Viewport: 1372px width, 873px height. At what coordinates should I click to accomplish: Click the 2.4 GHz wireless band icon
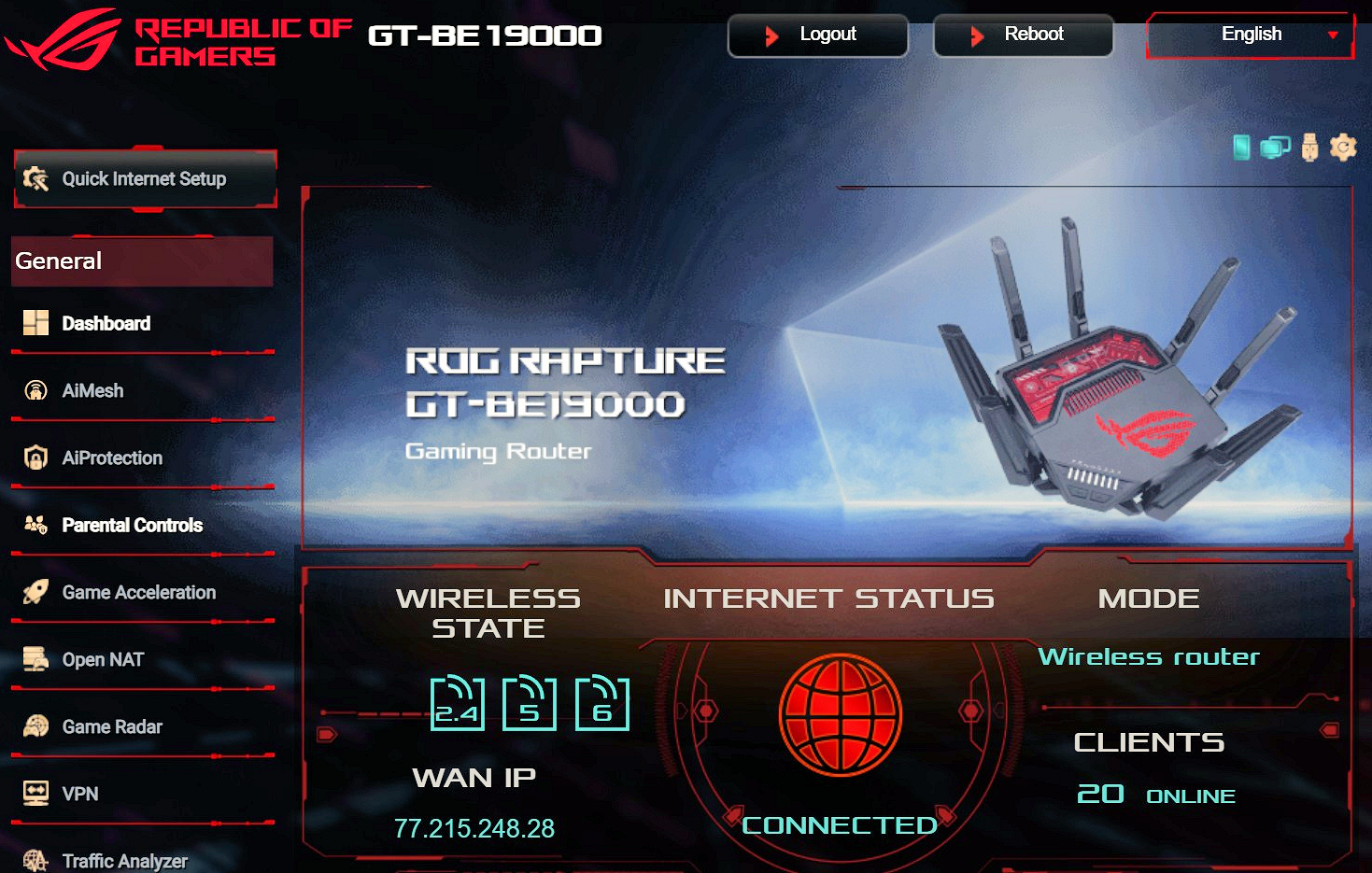457,704
